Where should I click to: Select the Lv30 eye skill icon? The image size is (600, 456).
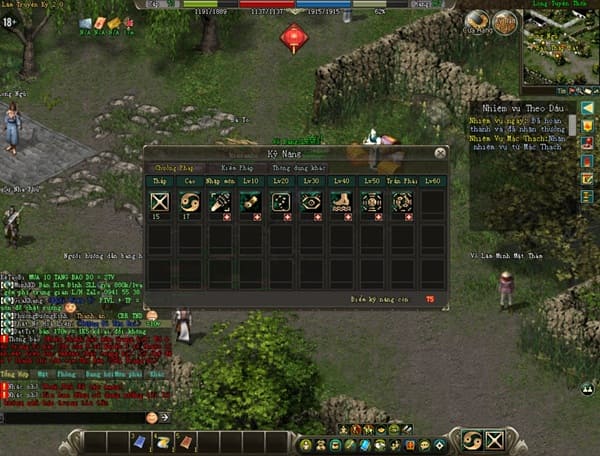point(310,201)
